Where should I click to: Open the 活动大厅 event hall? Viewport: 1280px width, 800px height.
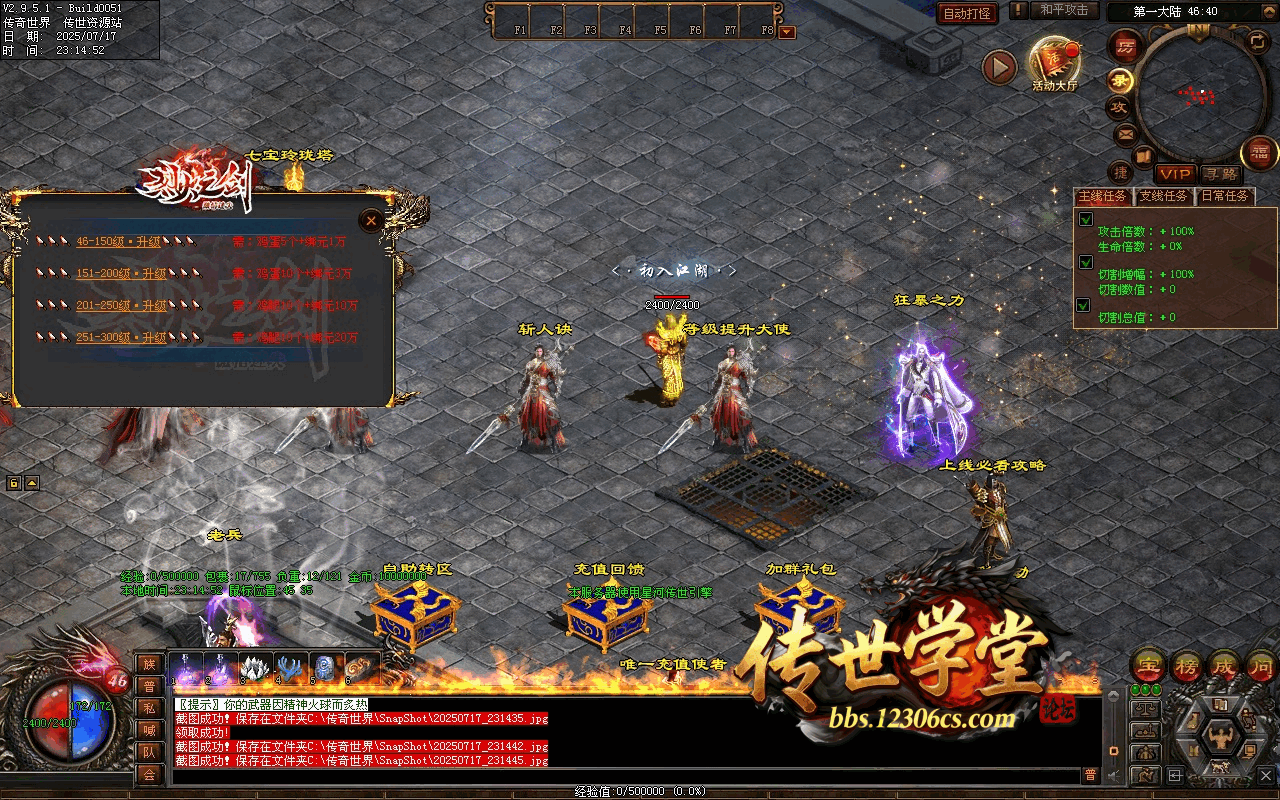point(1055,63)
